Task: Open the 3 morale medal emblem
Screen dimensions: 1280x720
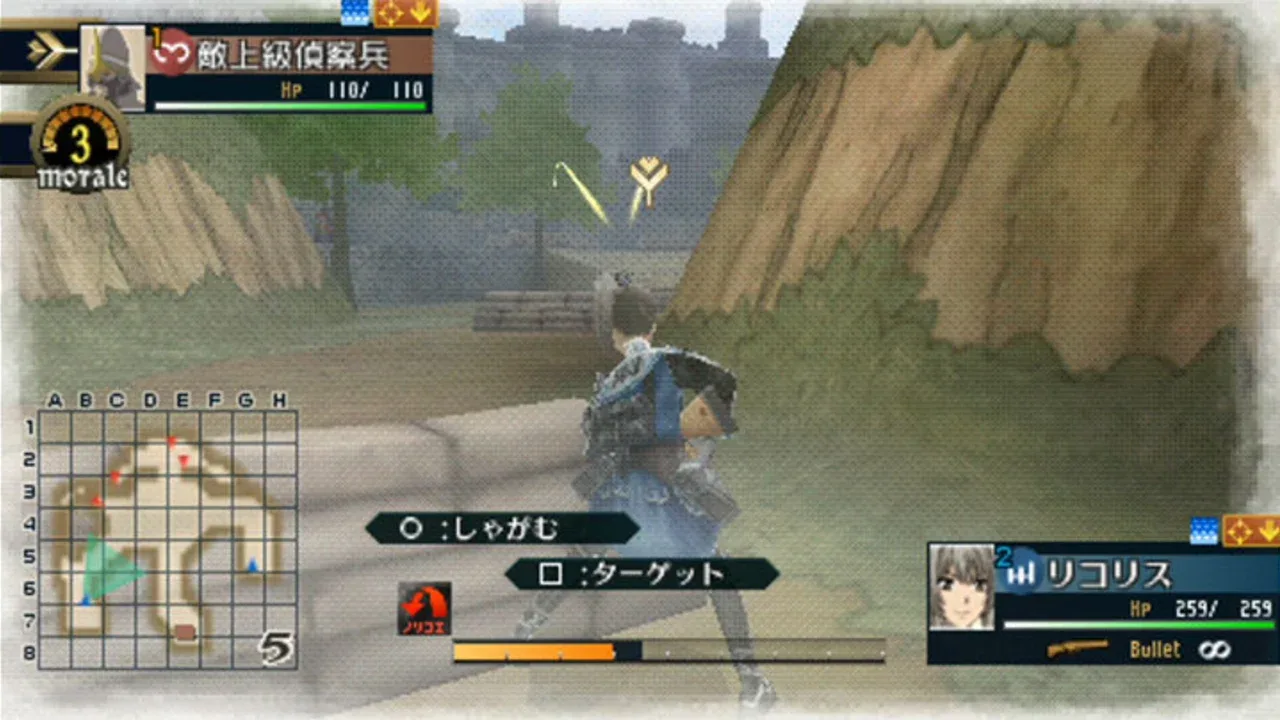Action: 80,140
